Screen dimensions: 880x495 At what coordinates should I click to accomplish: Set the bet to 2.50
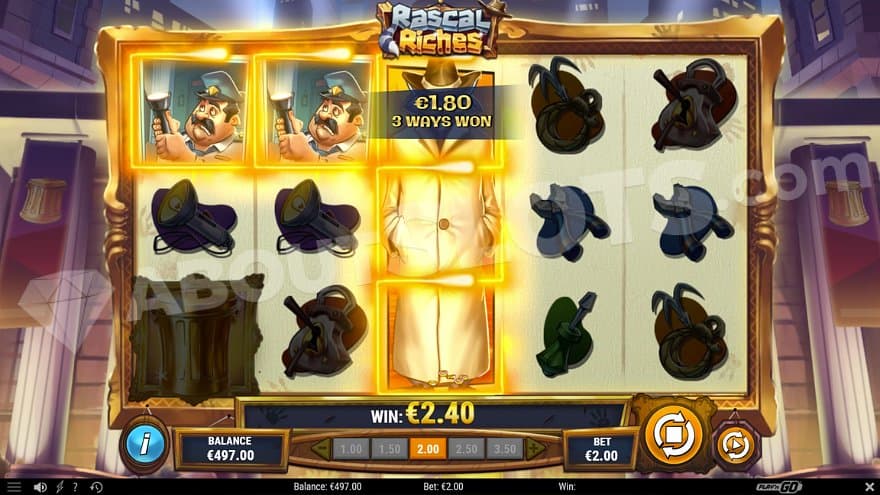coord(466,449)
